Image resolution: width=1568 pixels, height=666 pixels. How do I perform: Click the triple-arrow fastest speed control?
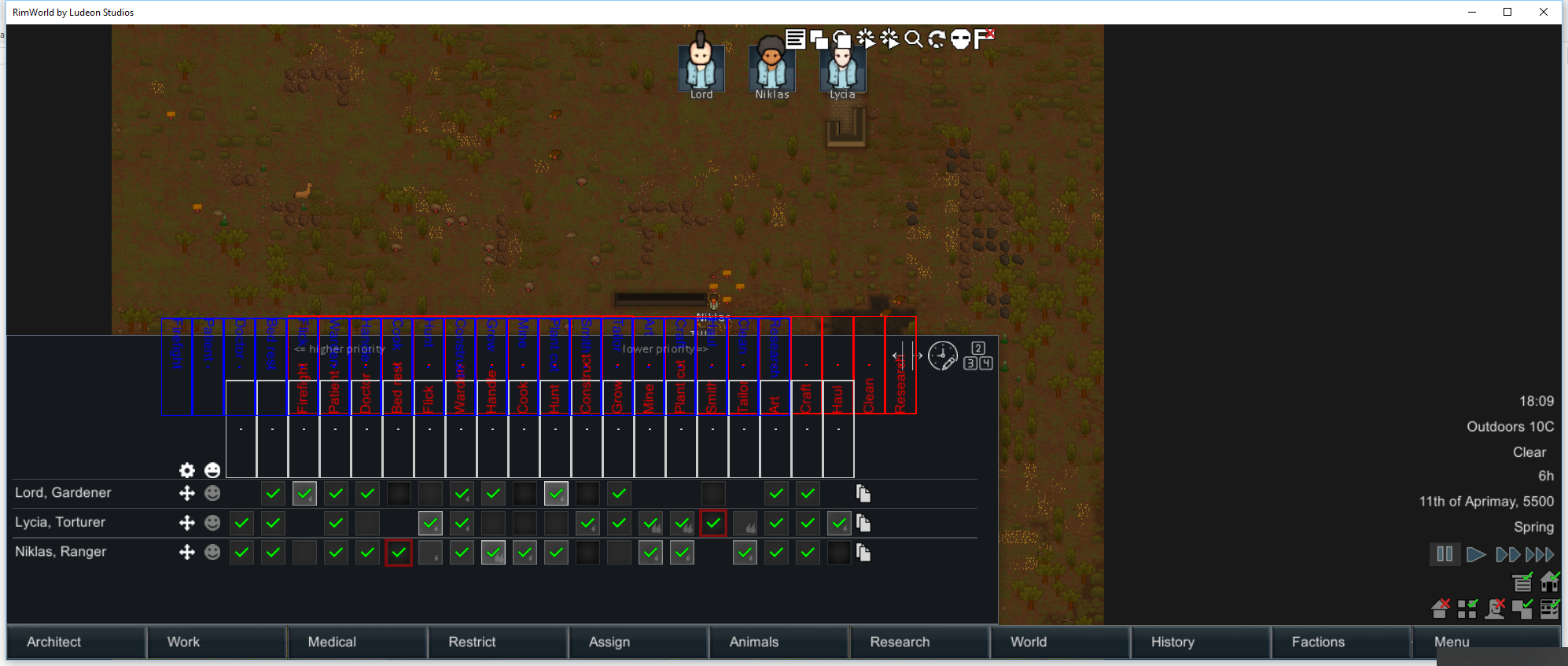1540,554
